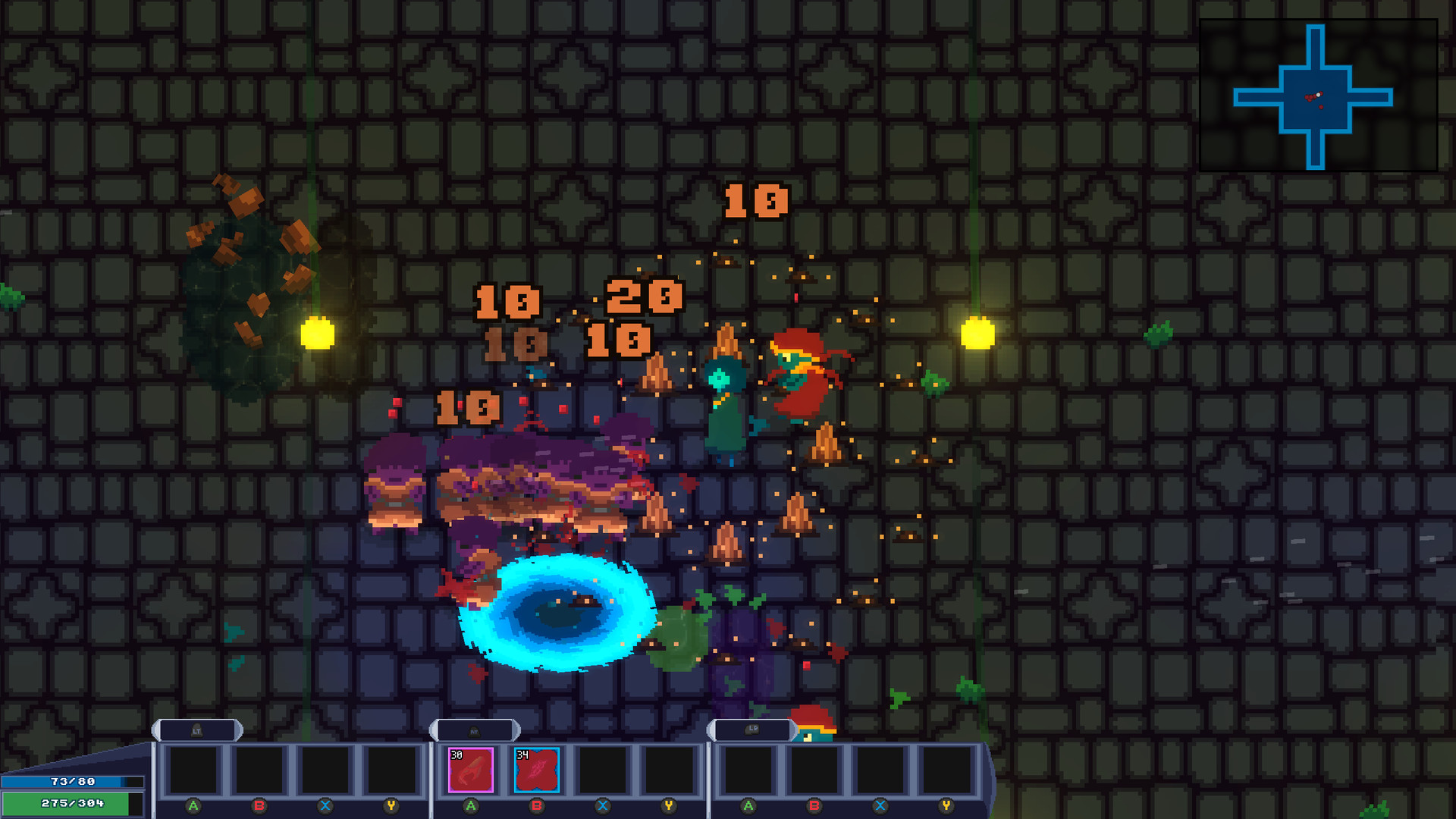Click the left yellow torch light

coord(318,331)
